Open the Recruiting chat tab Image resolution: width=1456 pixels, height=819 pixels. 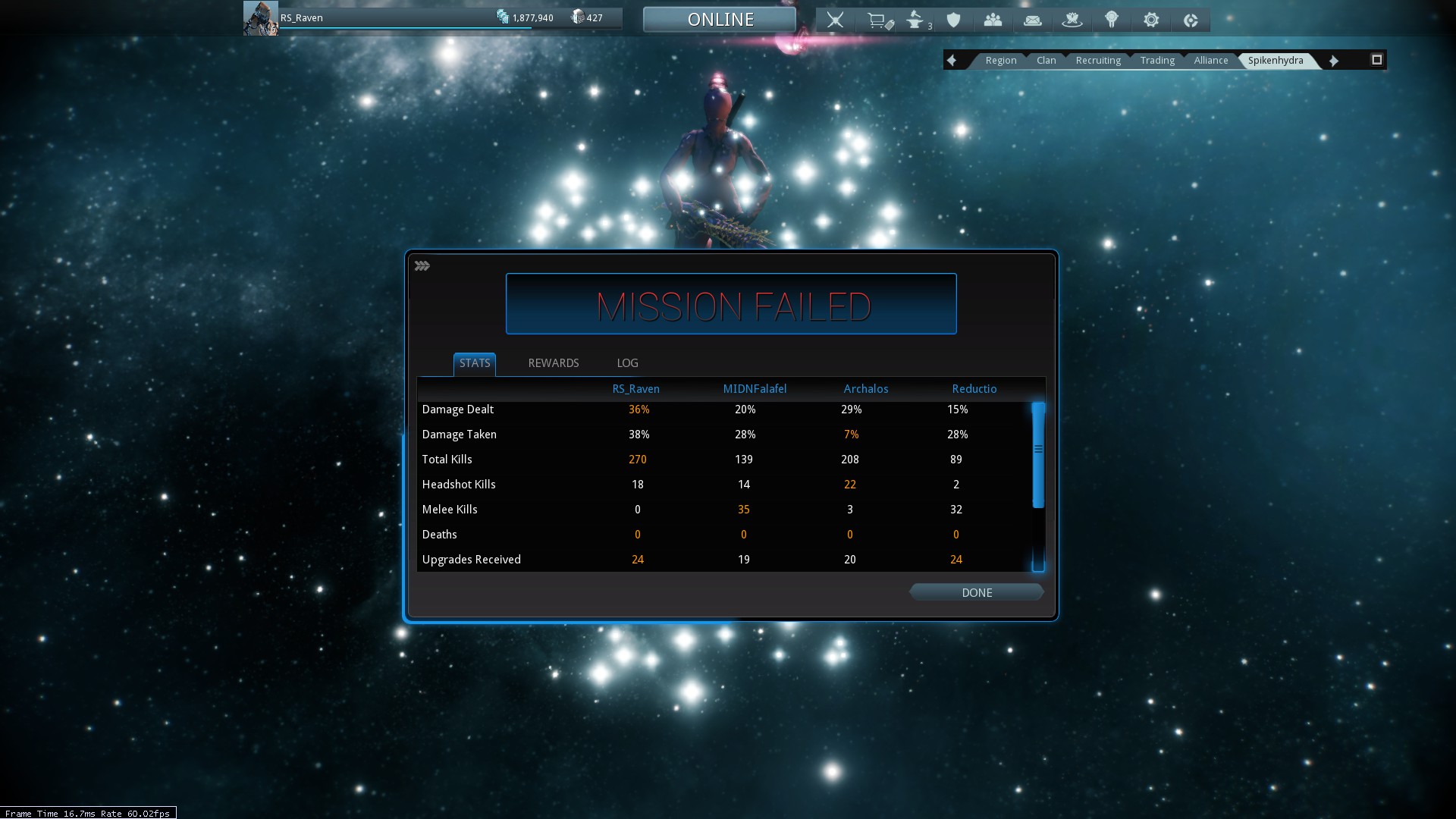[x=1097, y=61]
